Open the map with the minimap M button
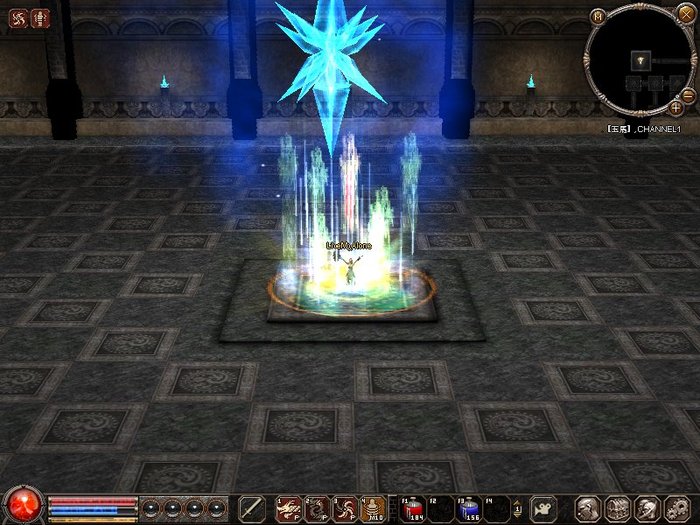Viewport: 700px width, 525px height. click(599, 16)
